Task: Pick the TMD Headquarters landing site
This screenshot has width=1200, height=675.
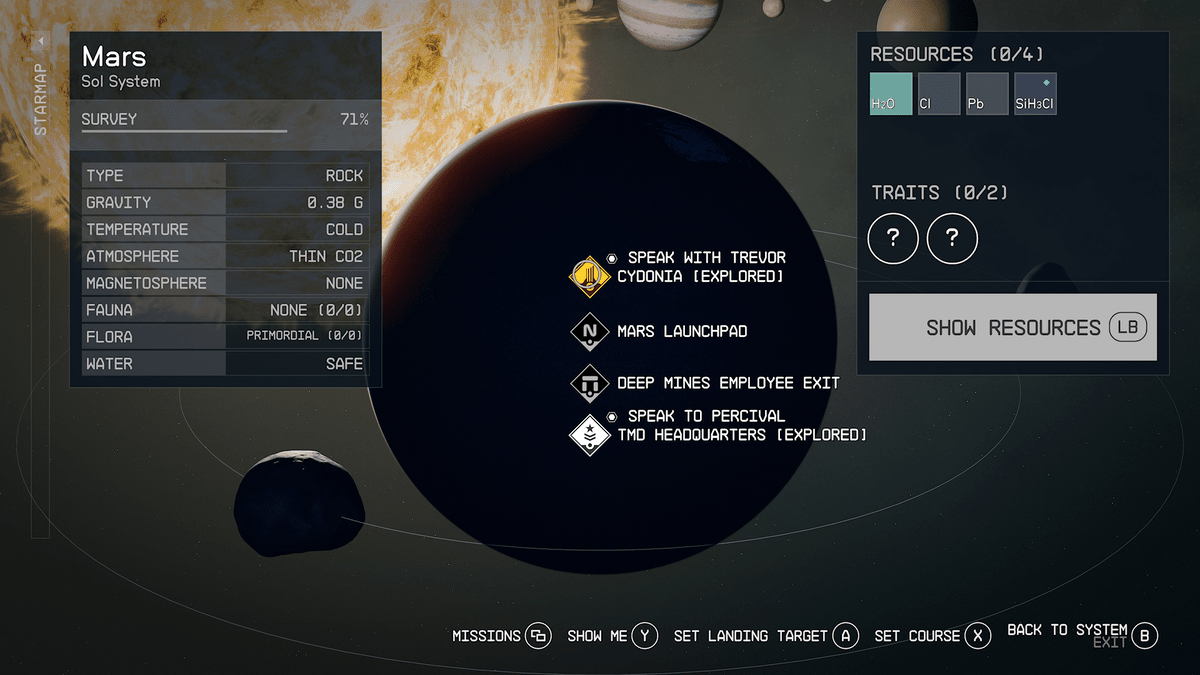Action: pos(590,434)
